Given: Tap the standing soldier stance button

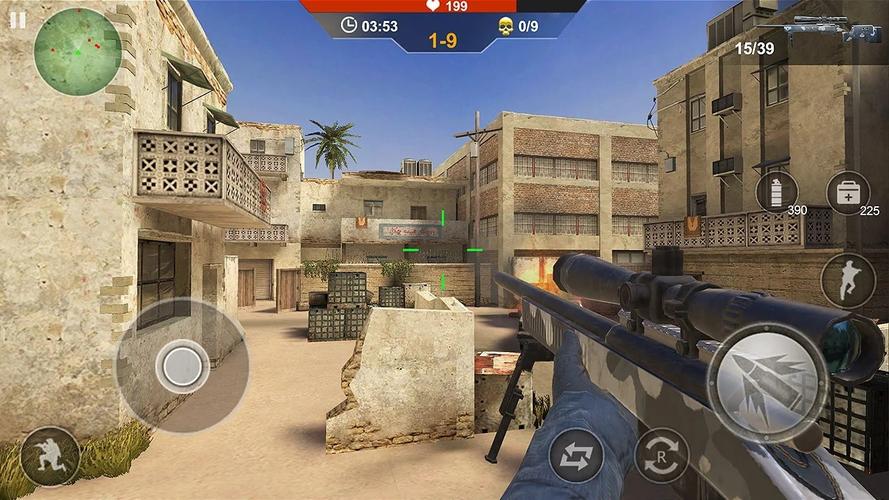Looking at the screenshot, I should pyautogui.click(x=847, y=281).
